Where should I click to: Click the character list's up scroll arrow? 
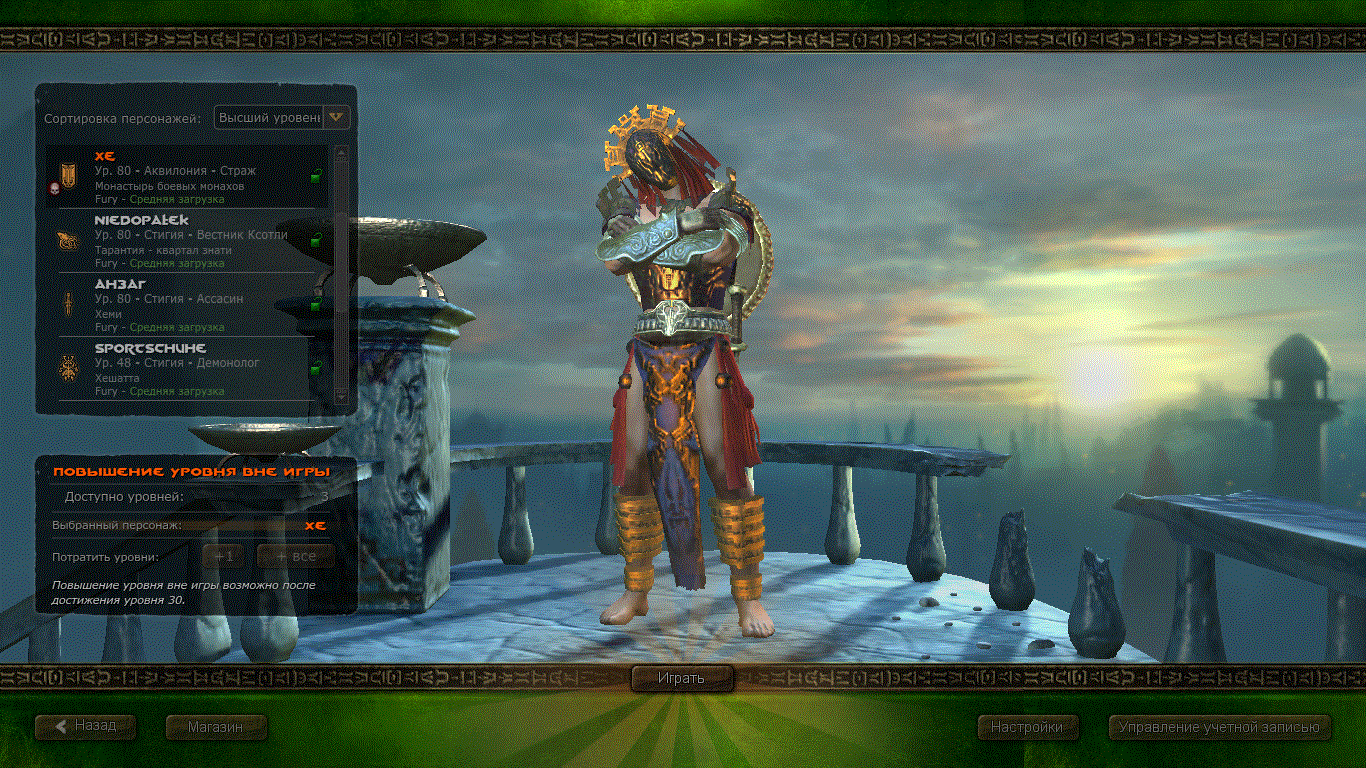point(341,154)
